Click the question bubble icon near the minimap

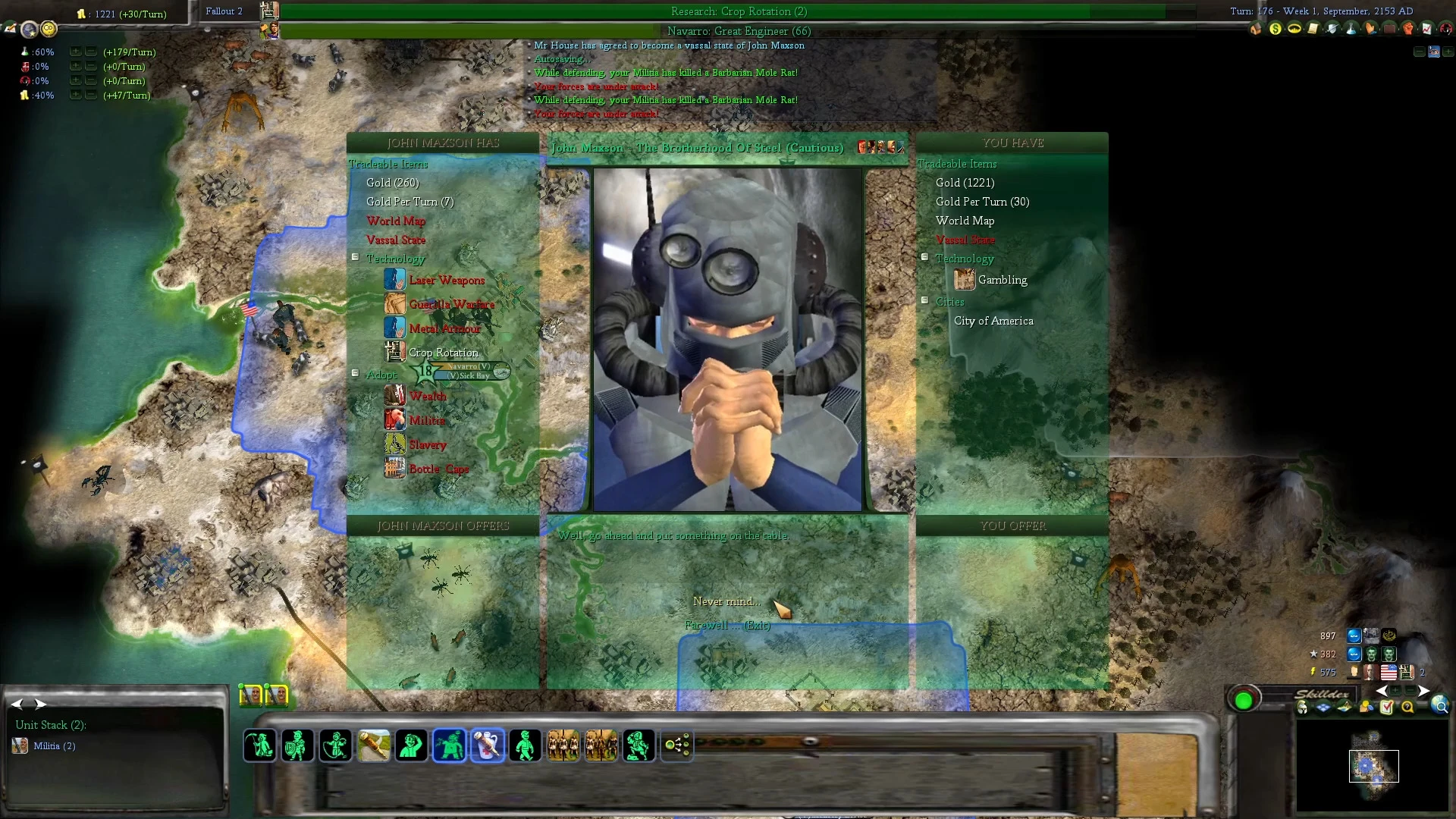1407,708
